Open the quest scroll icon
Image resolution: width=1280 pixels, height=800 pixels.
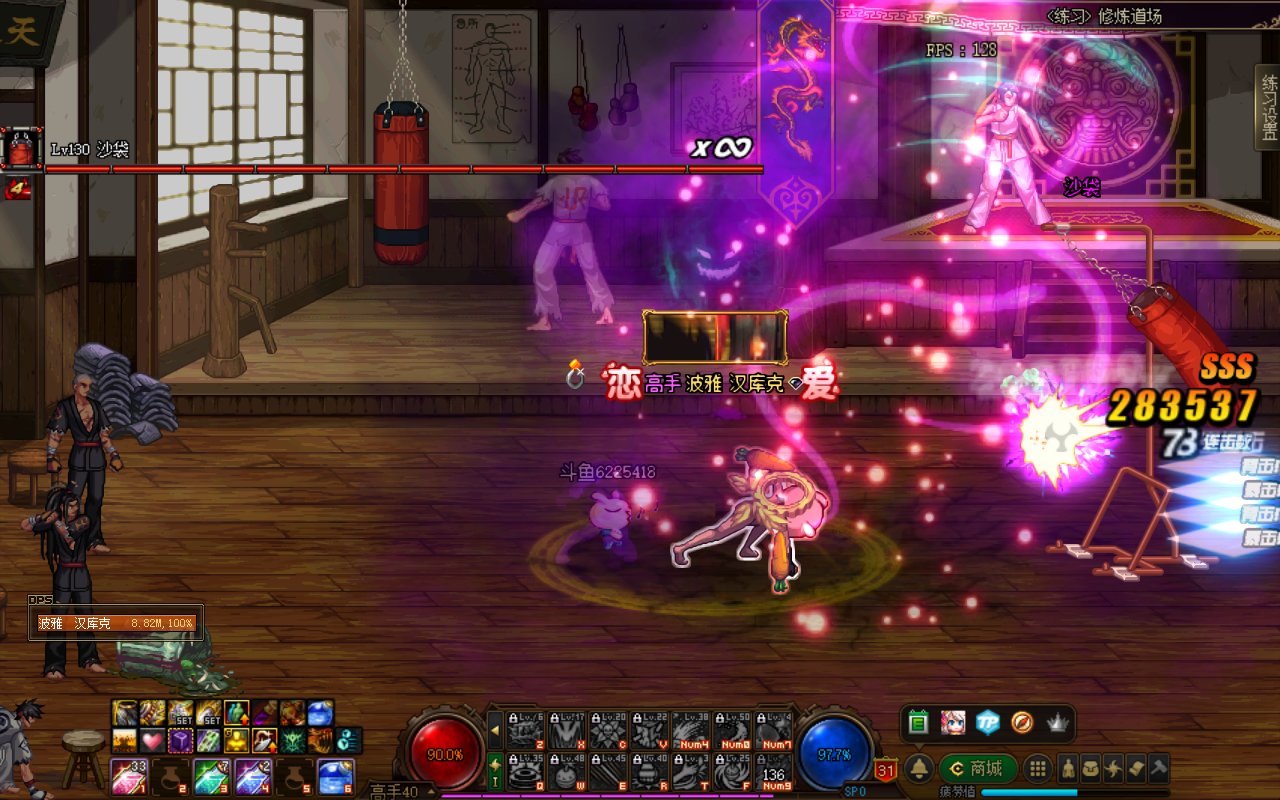pos(1136,767)
